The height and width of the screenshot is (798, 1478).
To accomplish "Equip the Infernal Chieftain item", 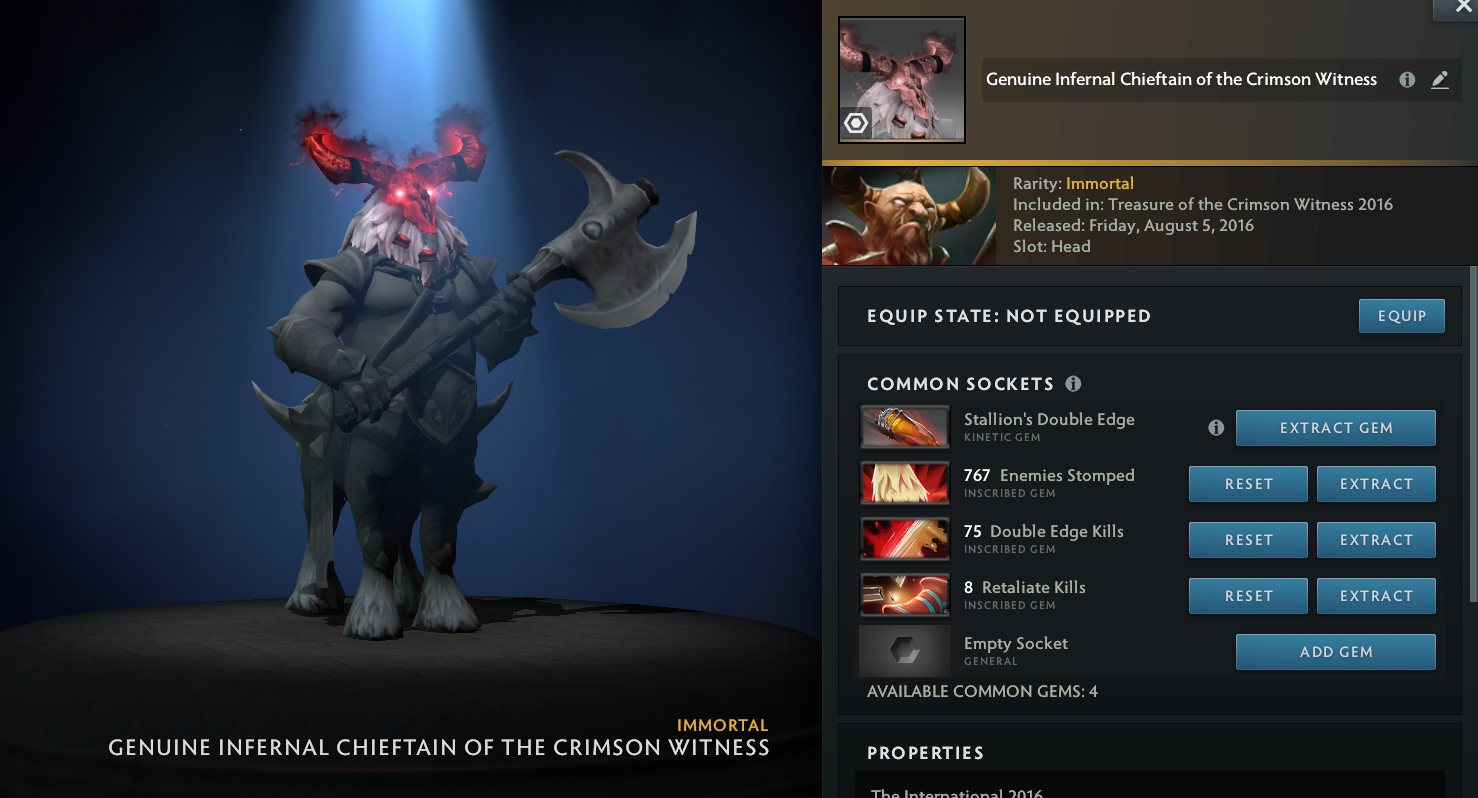I will pos(1401,316).
